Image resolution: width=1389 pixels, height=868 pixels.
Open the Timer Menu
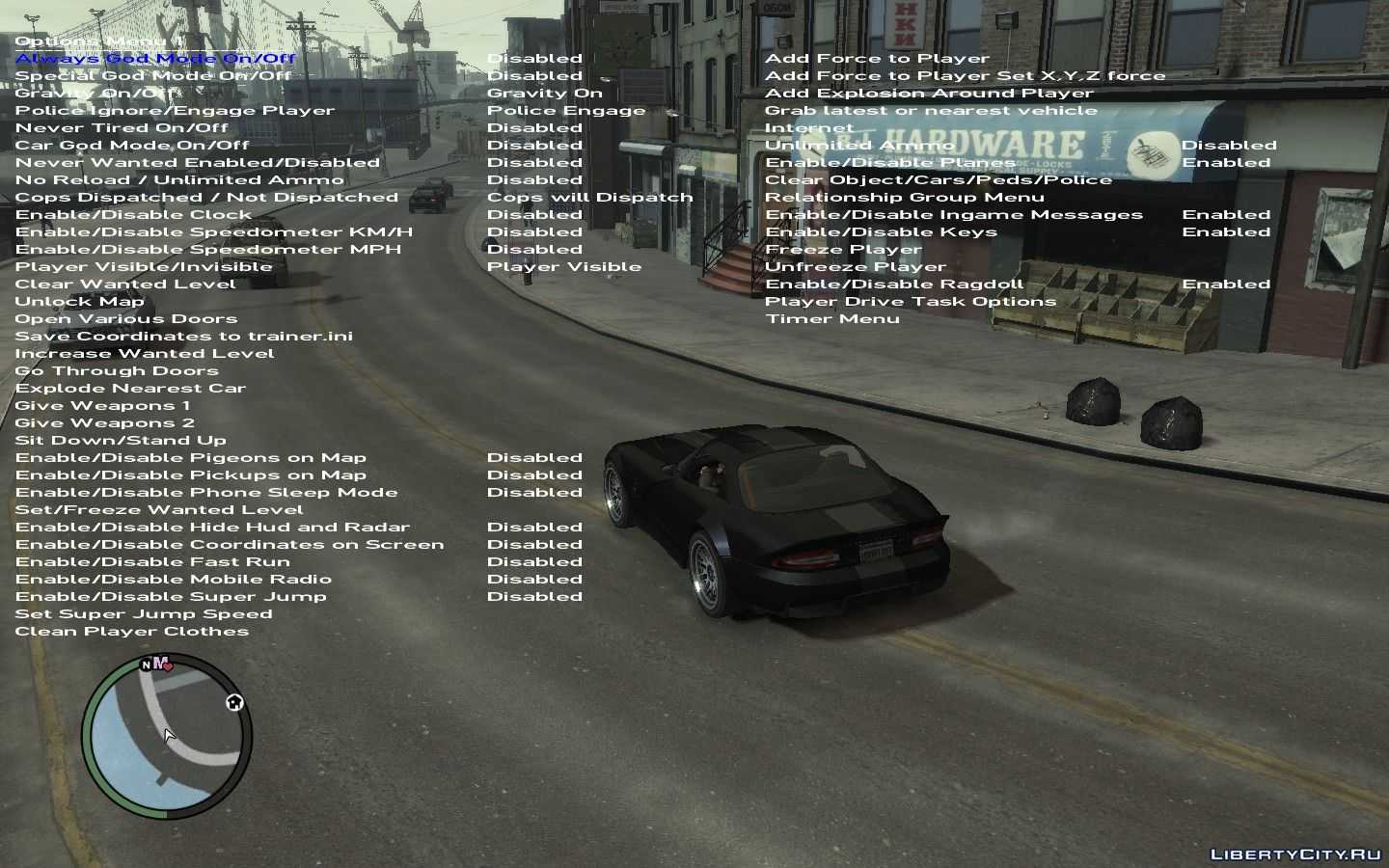pyautogui.click(x=832, y=319)
